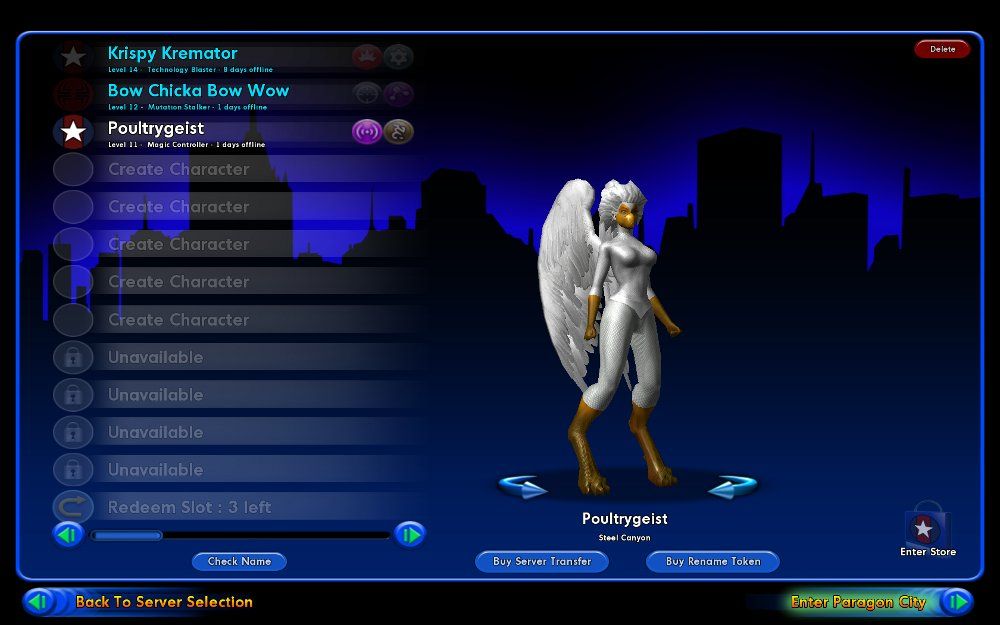This screenshot has height=625, width=1000.
Task: Choose the Bow Chicka Bow Wow character
Action: pos(198,91)
